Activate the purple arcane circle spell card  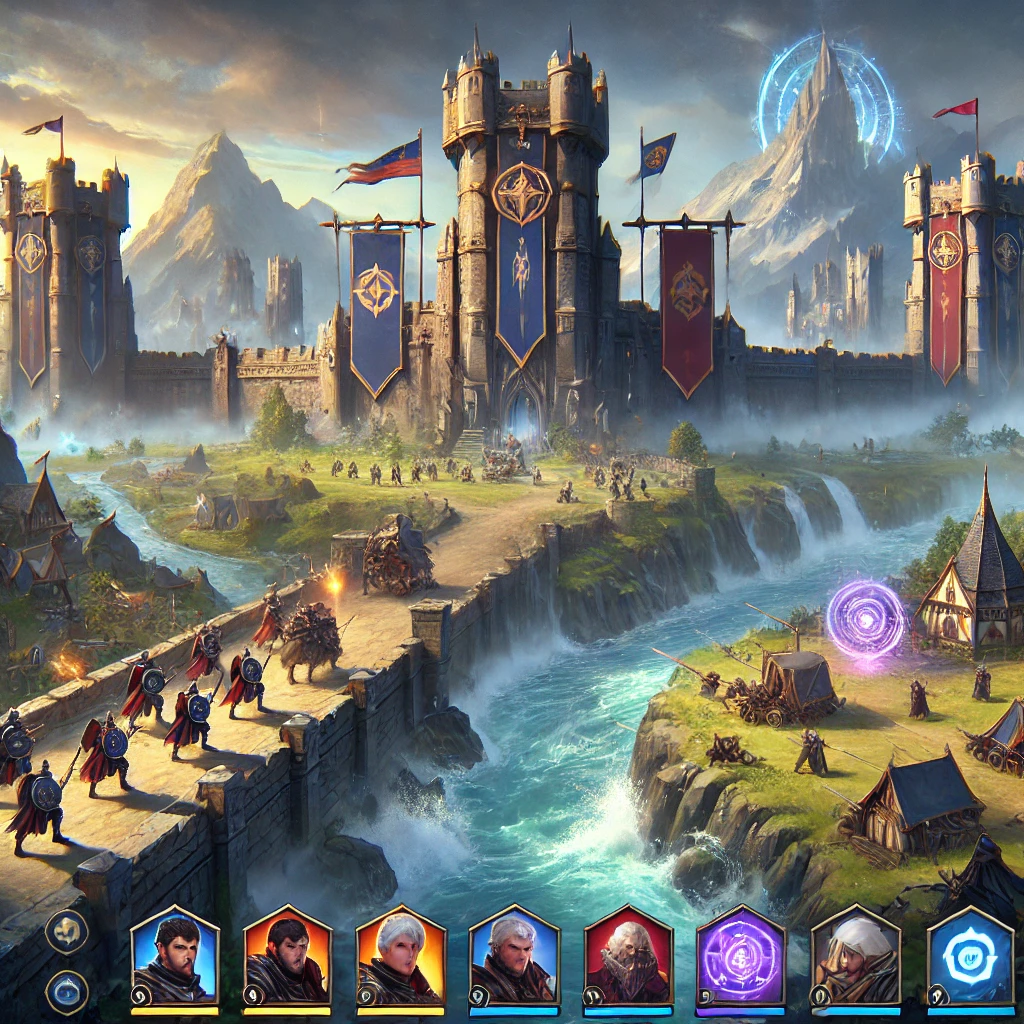coord(741,957)
